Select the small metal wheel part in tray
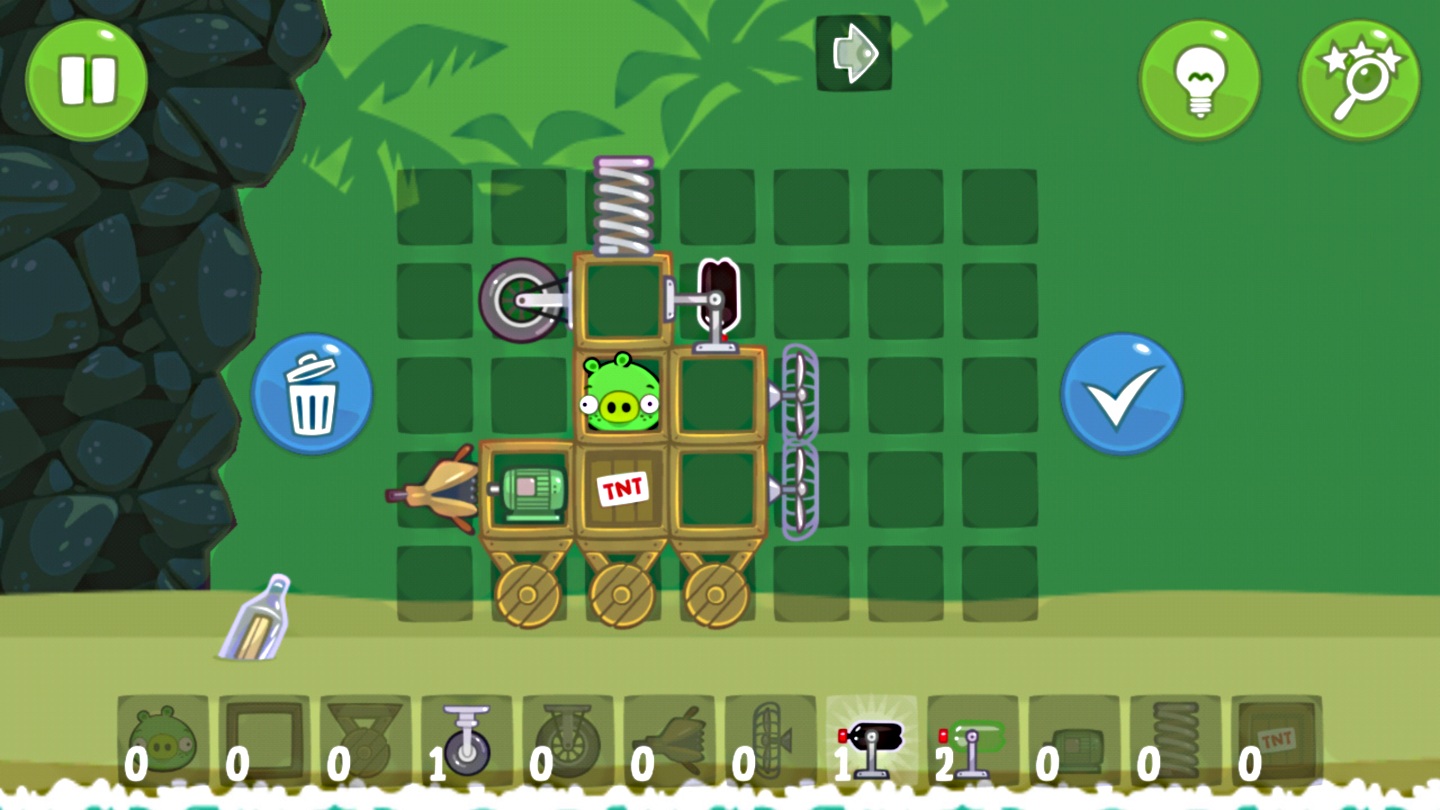The image size is (1440, 810). pos(466,741)
